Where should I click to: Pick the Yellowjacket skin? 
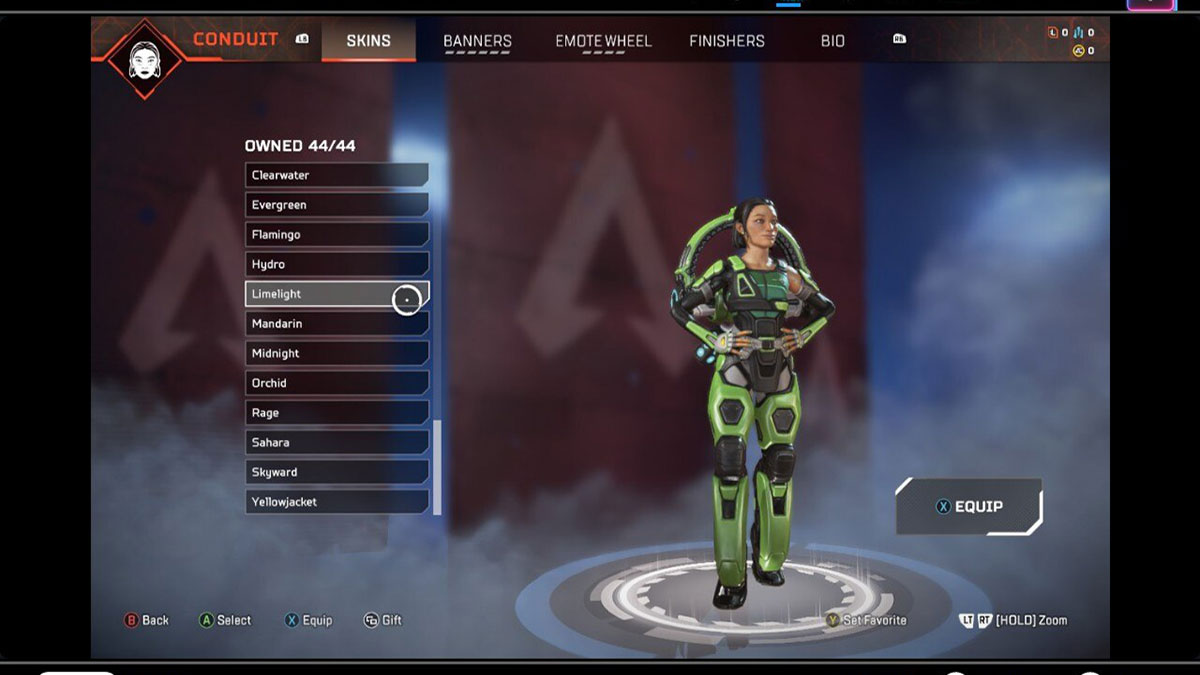tap(336, 502)
